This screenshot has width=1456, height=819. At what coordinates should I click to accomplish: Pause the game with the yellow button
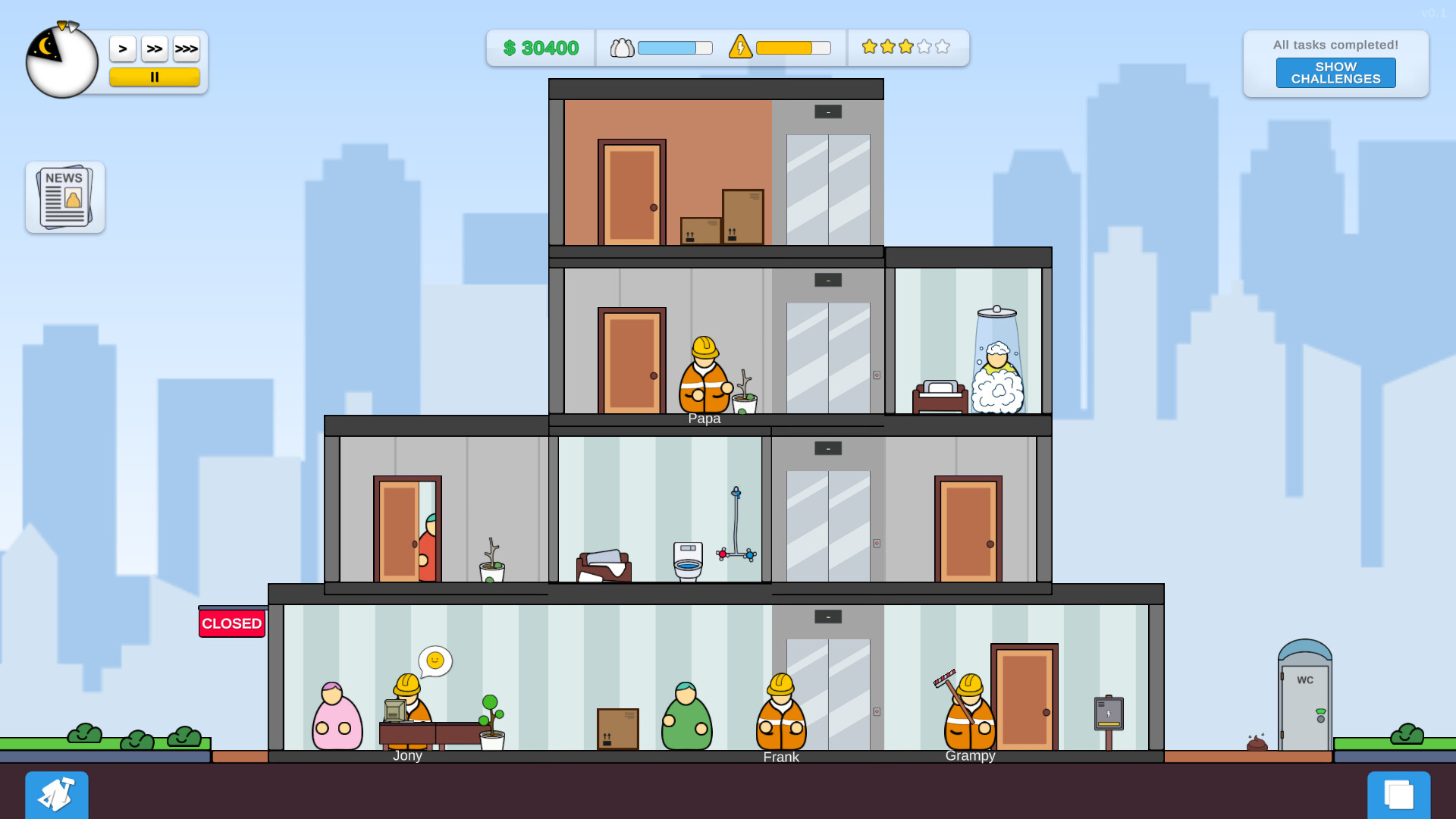point(155,77)
